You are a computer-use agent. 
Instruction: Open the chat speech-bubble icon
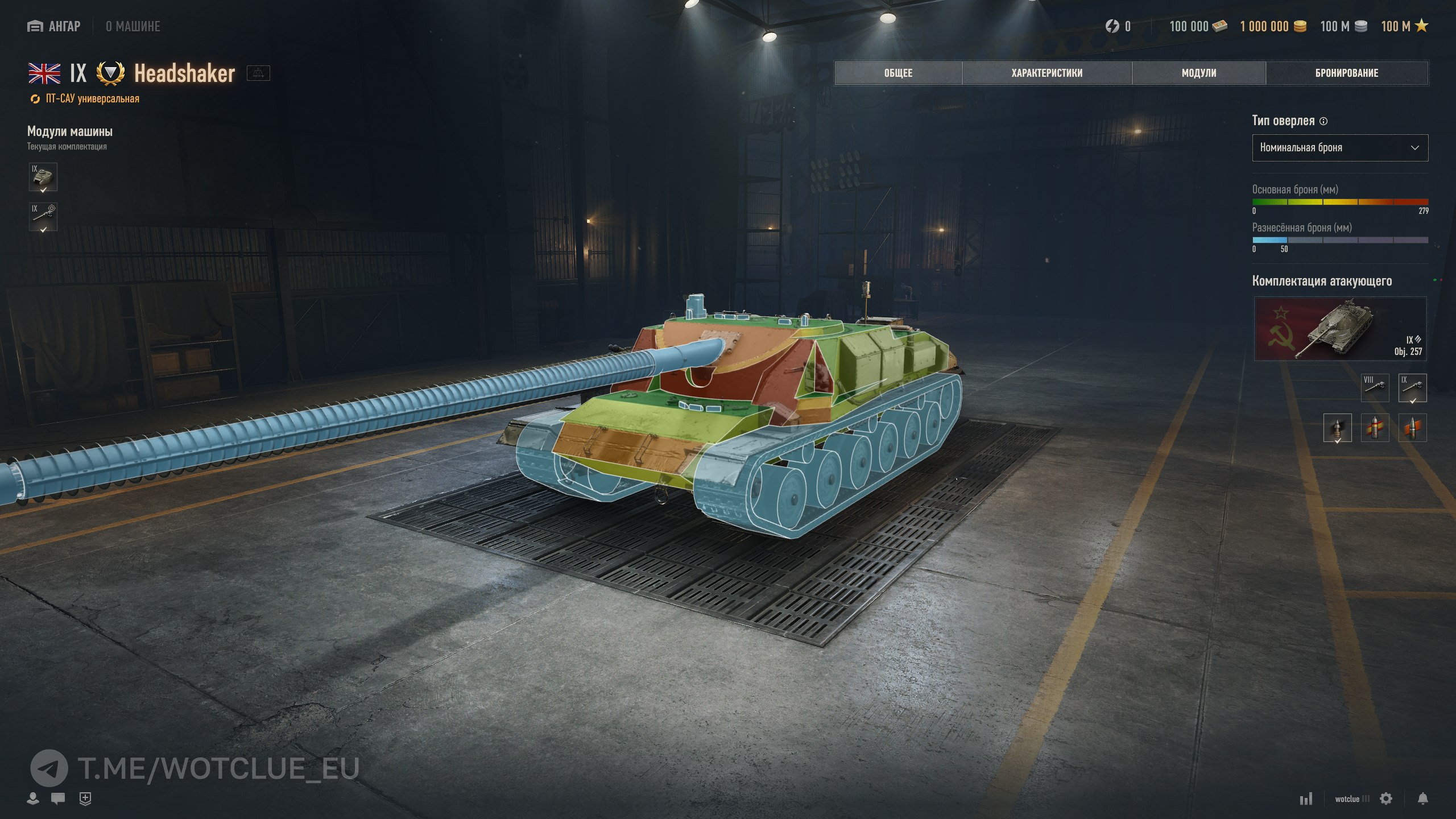57,799
